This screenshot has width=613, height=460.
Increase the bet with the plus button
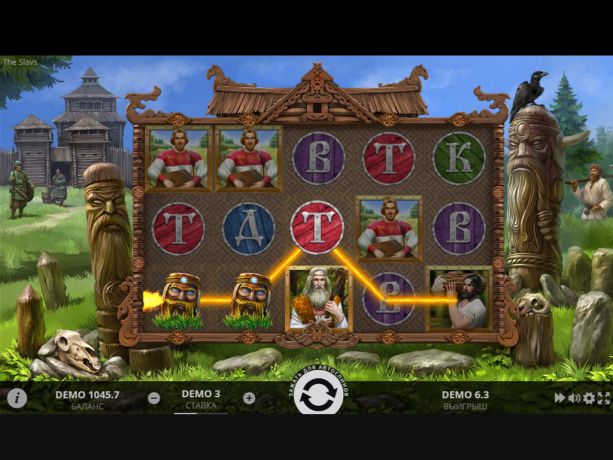click(x=249, y=397)
